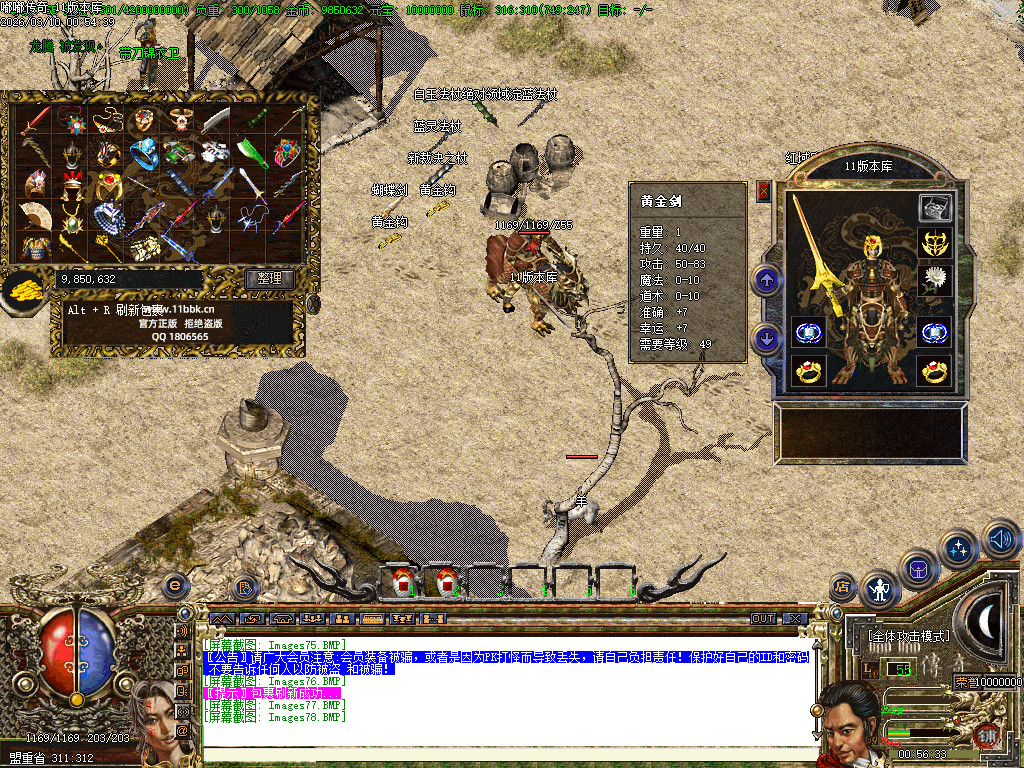Click the blue up arrow on character panel
The image size is (1024, 768).
[767, 280]
